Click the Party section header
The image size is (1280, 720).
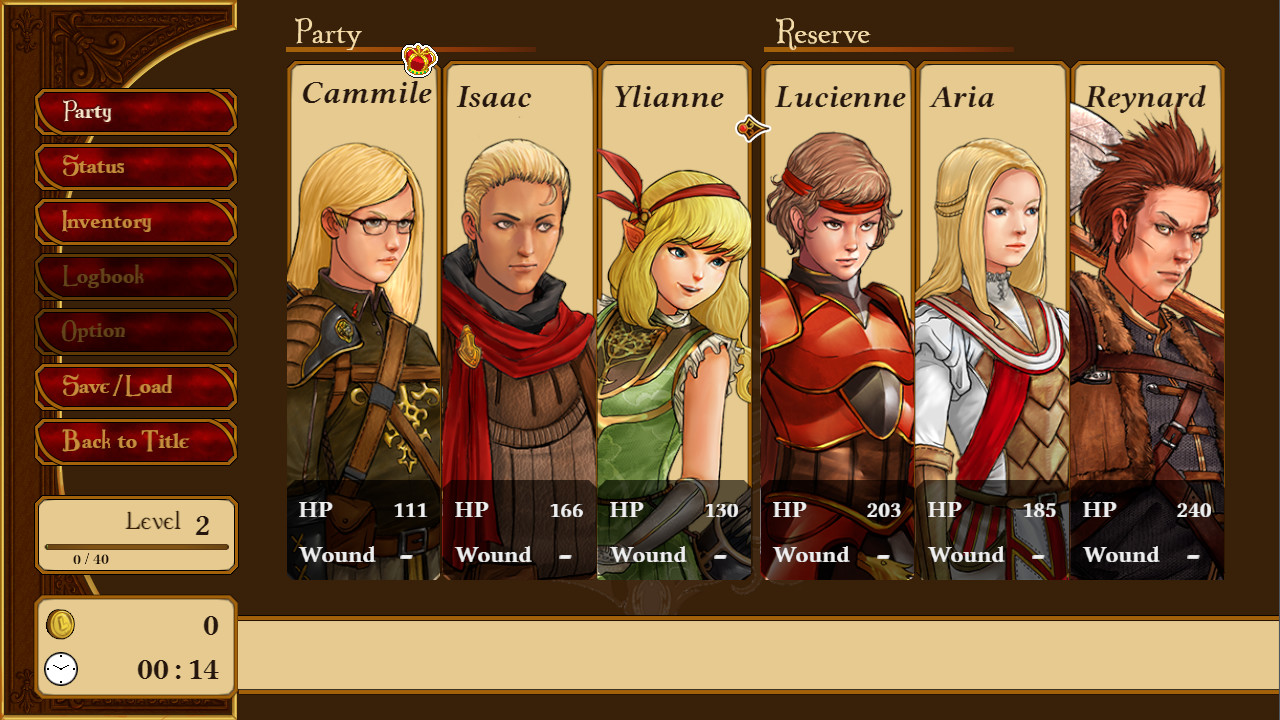325,33
